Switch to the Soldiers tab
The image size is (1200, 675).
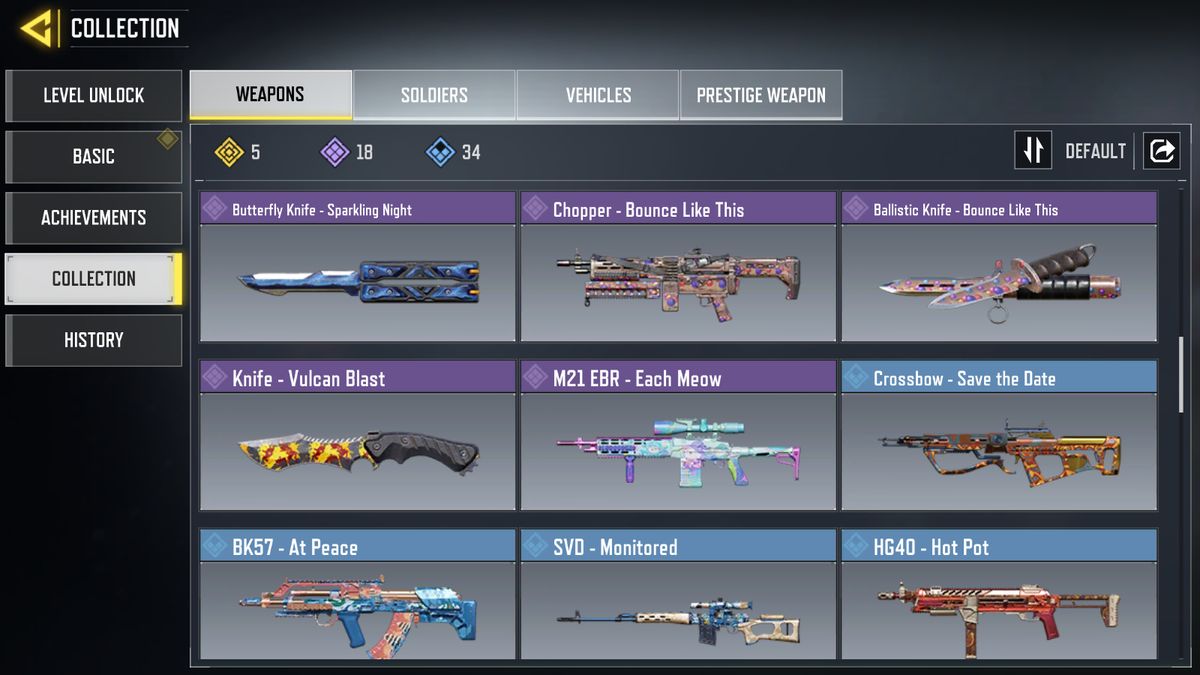coord(434,96)
